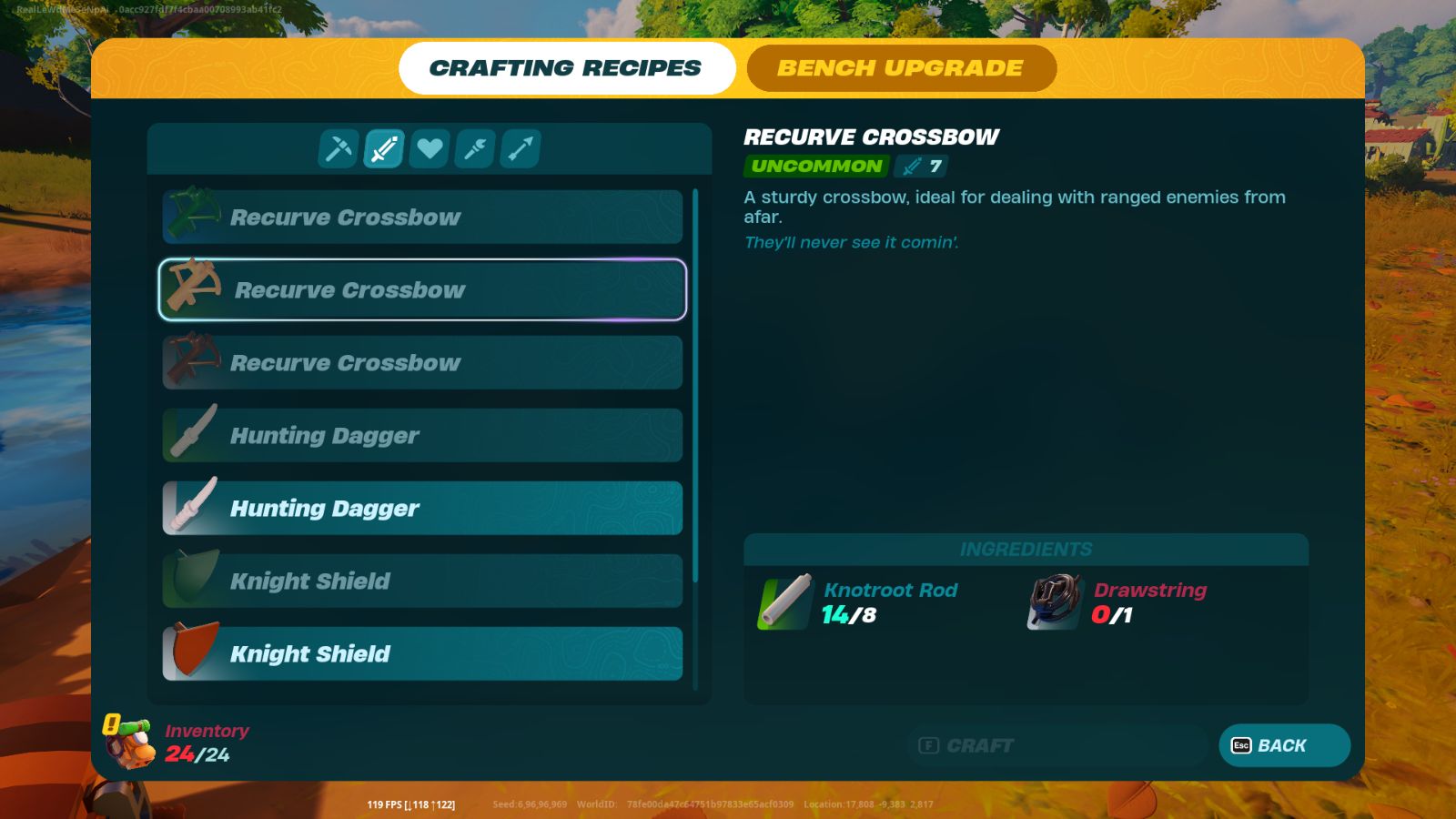
Task: Switch to the Bench Upgrade tab
Action: [901, 68]
